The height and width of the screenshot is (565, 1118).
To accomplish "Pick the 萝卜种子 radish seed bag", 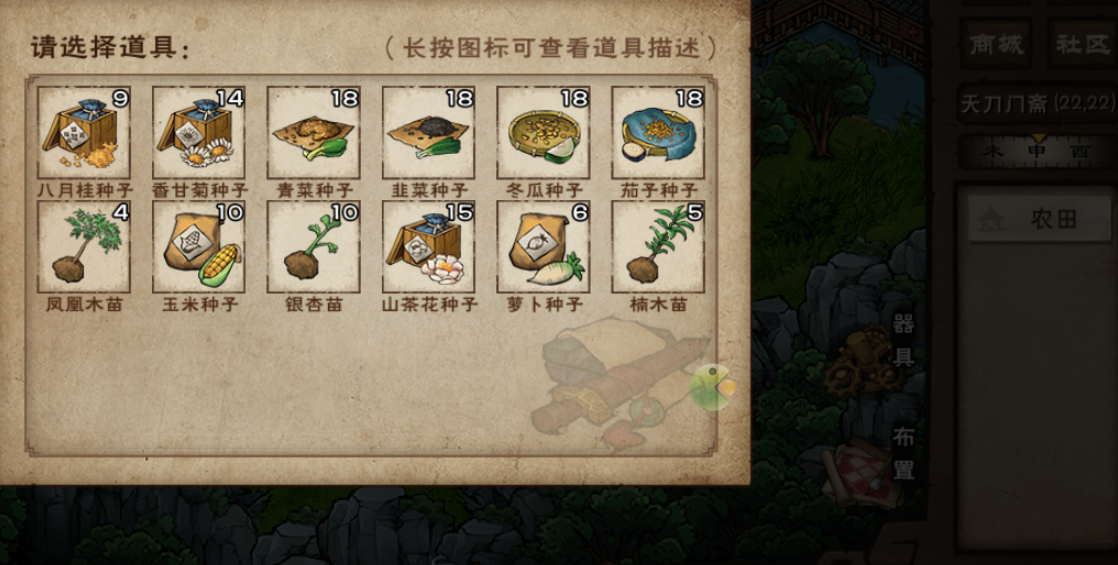I will click(543, 247).
